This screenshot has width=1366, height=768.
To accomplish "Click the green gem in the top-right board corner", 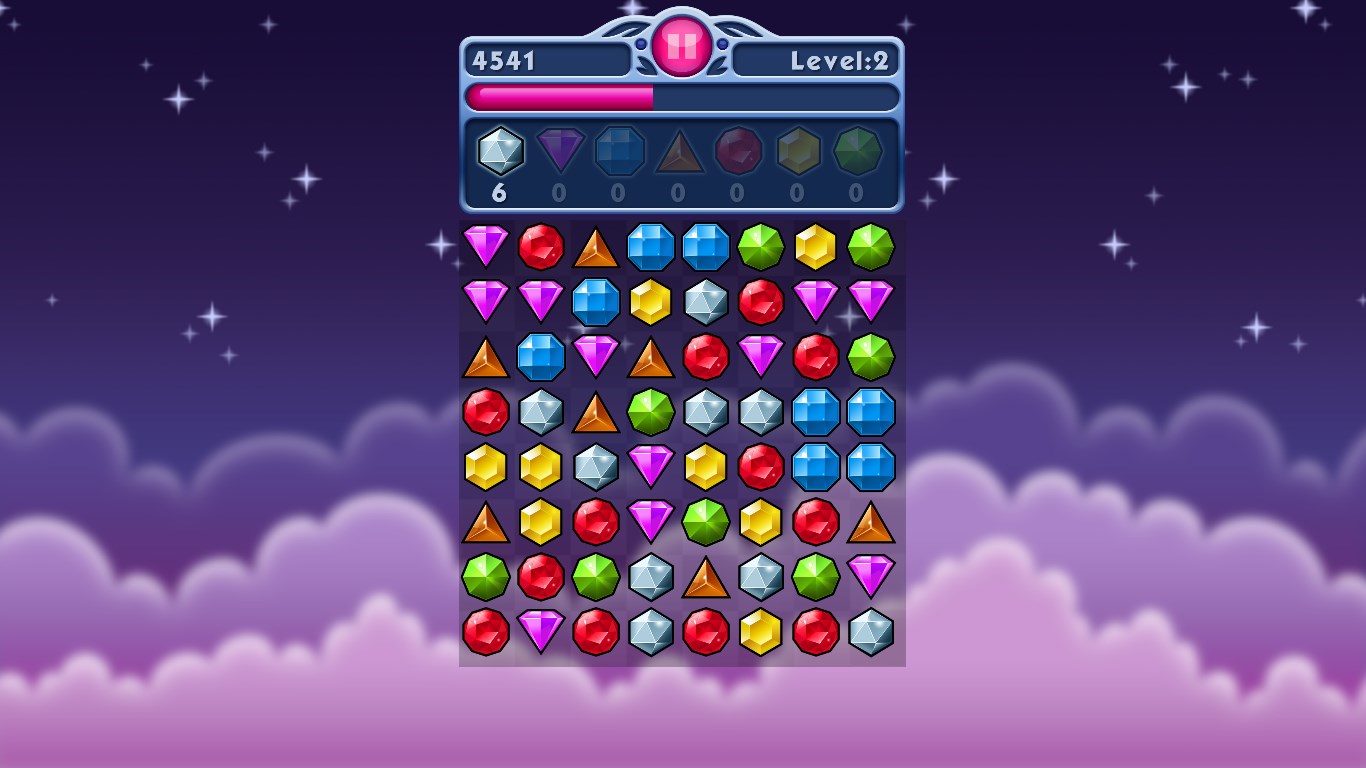I will pyautogui.click(x=872, y=247).
